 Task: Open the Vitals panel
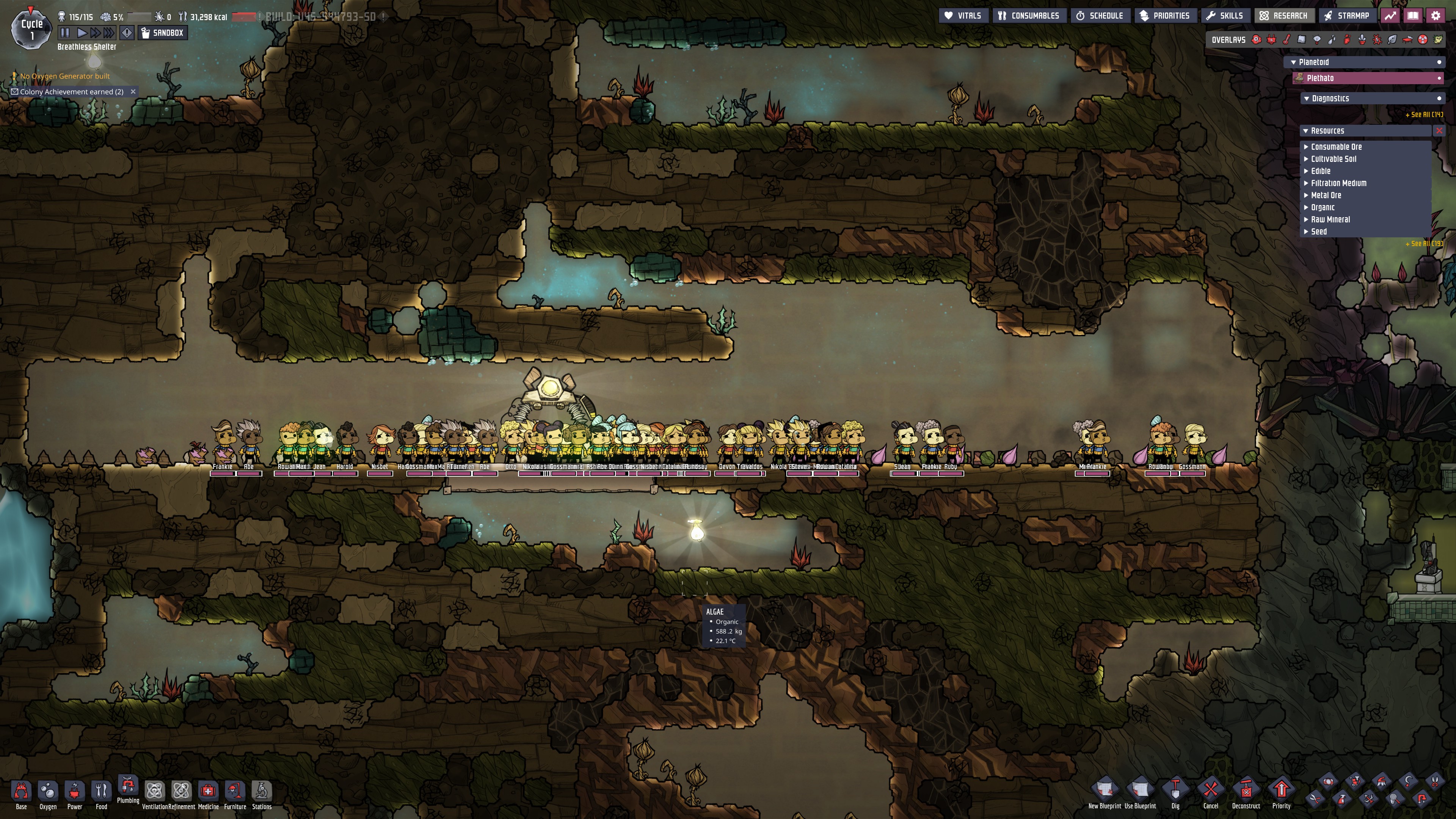coord(963,16)
